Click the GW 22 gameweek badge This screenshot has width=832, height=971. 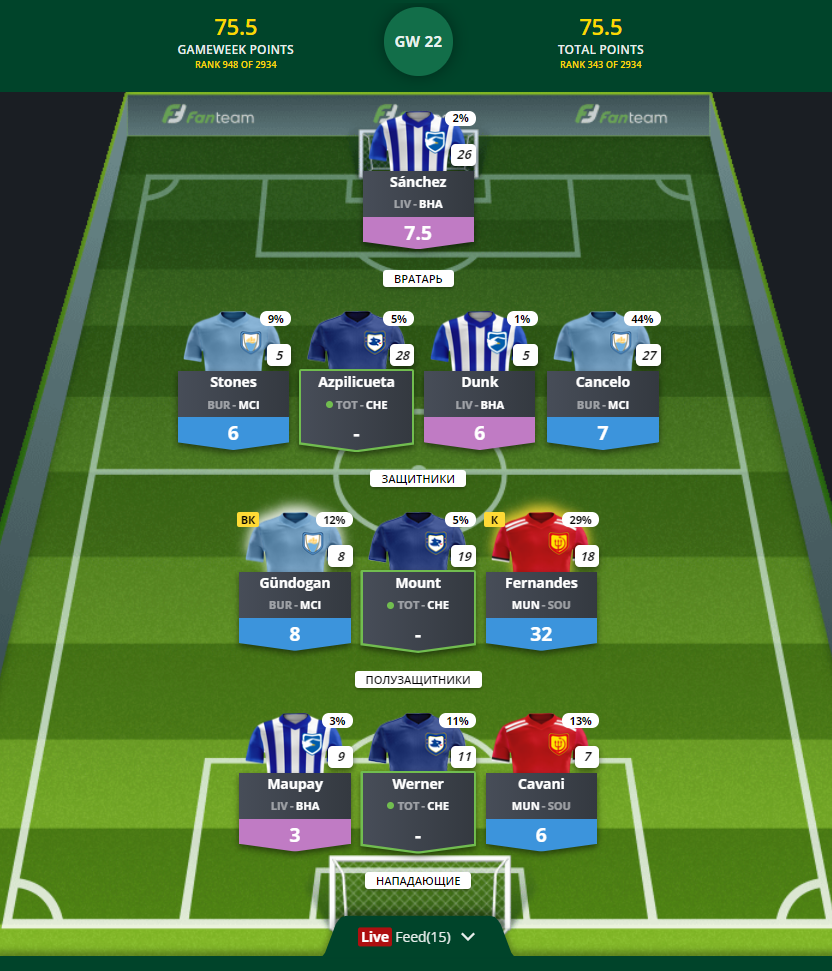418,42
